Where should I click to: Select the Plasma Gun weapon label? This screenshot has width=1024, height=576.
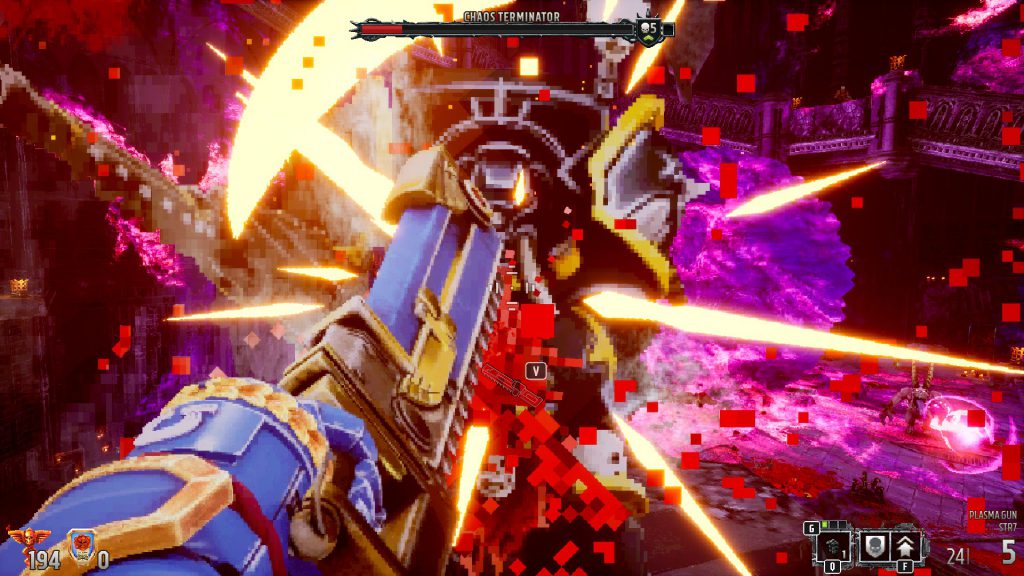[991, 514]
